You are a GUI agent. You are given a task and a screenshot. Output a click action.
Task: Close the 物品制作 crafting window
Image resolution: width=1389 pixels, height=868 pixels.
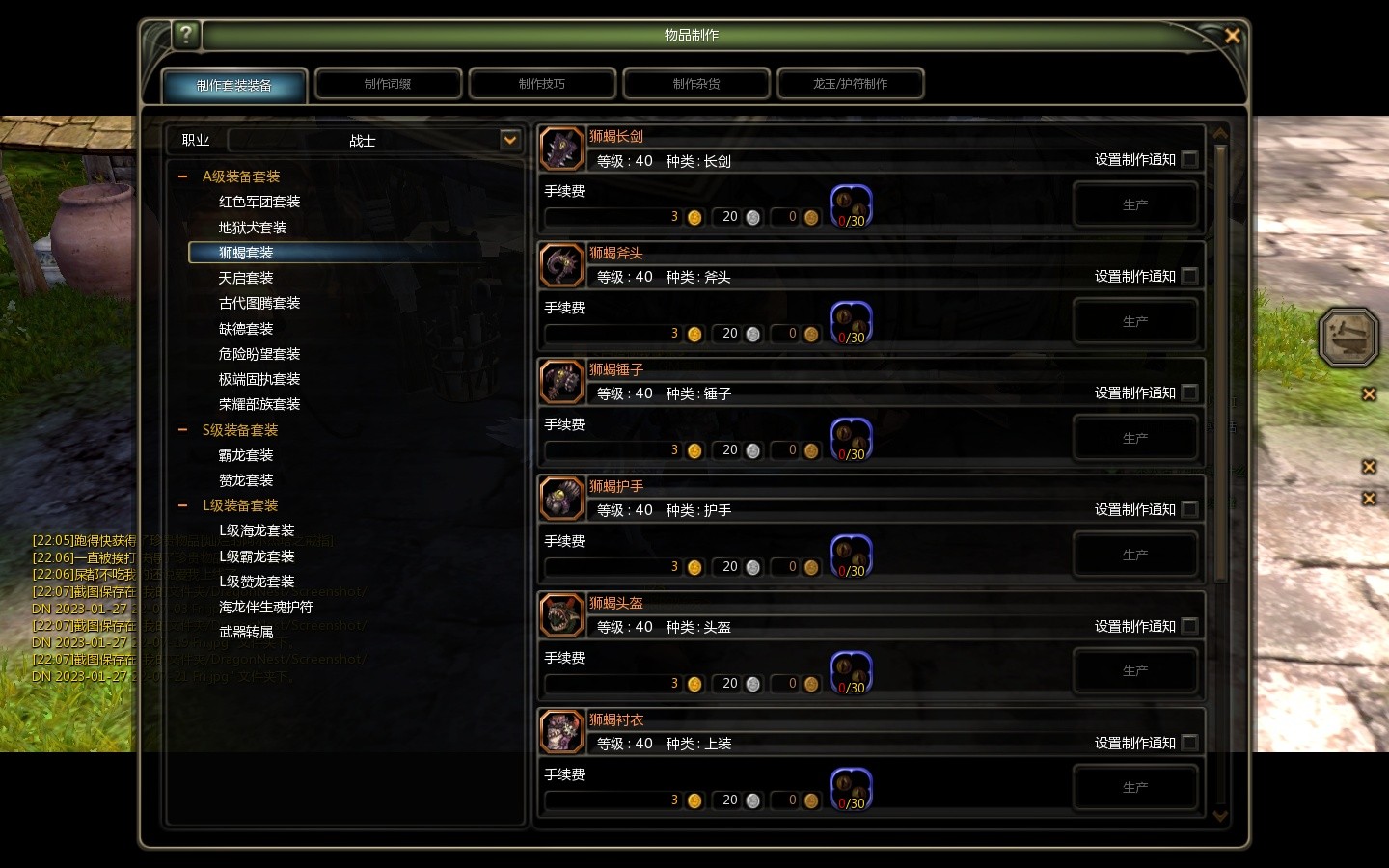click(x=1232, y=36)
